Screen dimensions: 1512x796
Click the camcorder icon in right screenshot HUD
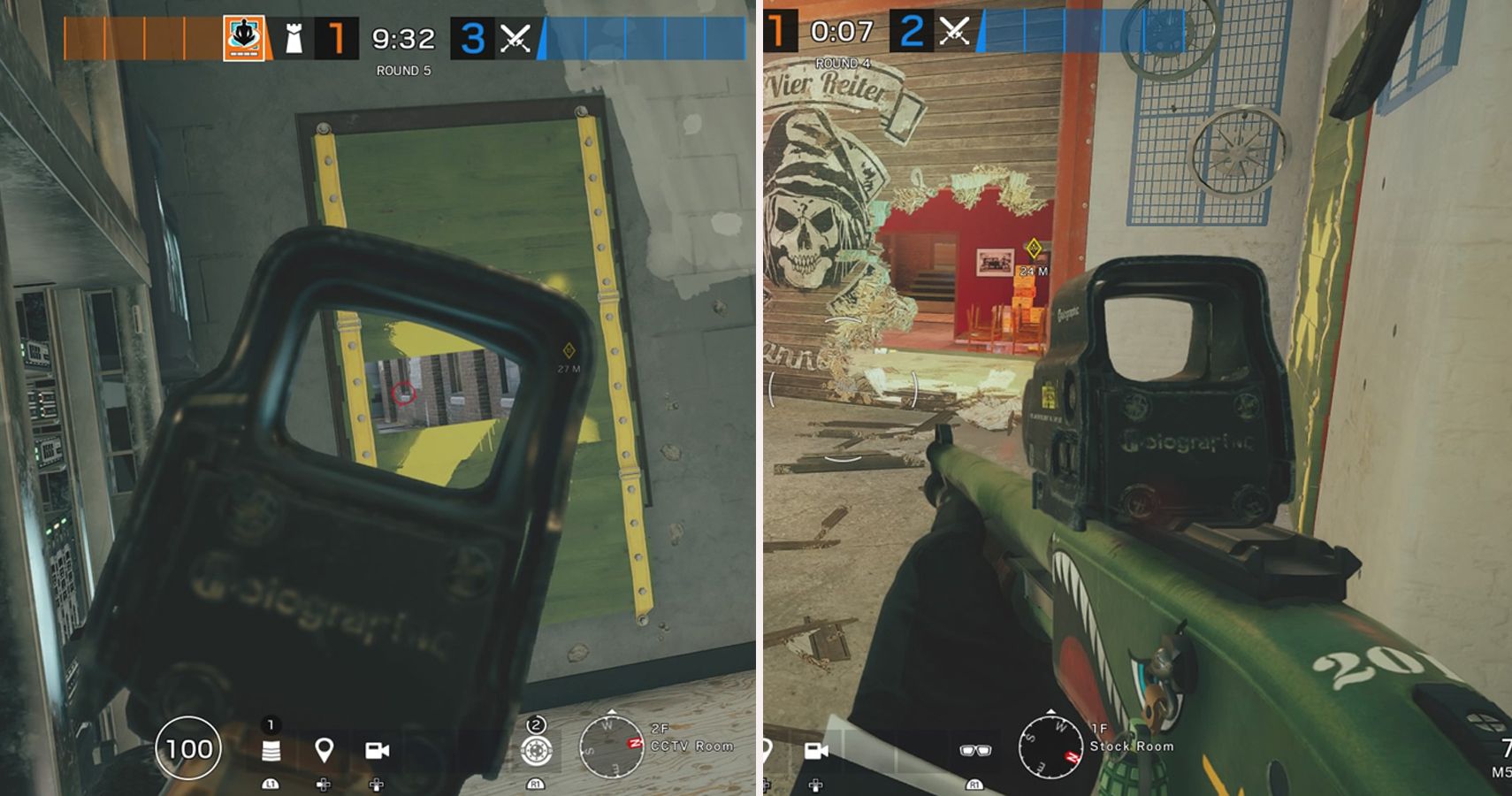tap(819, 751)
